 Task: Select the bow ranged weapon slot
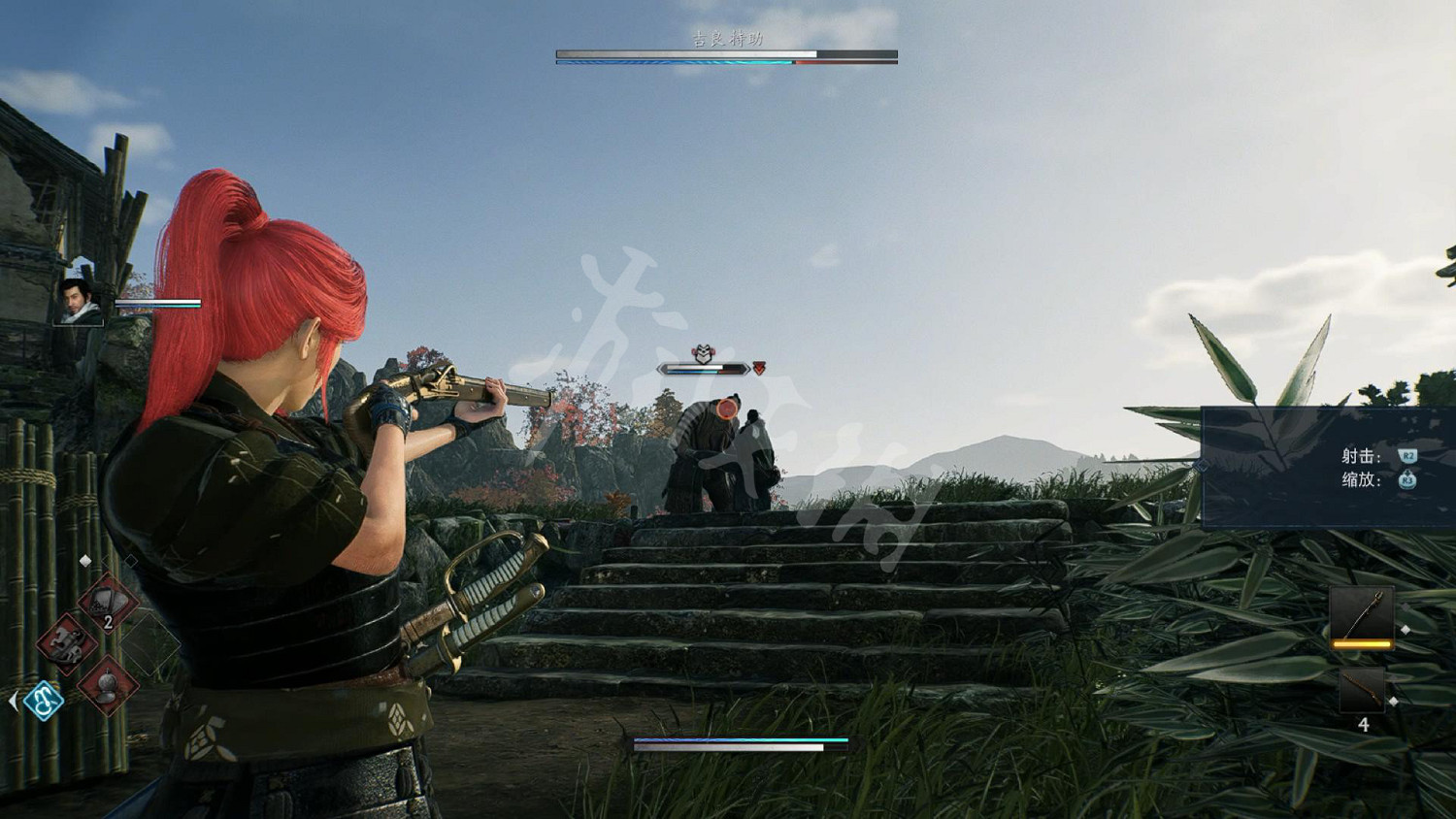pos(1362,614)
